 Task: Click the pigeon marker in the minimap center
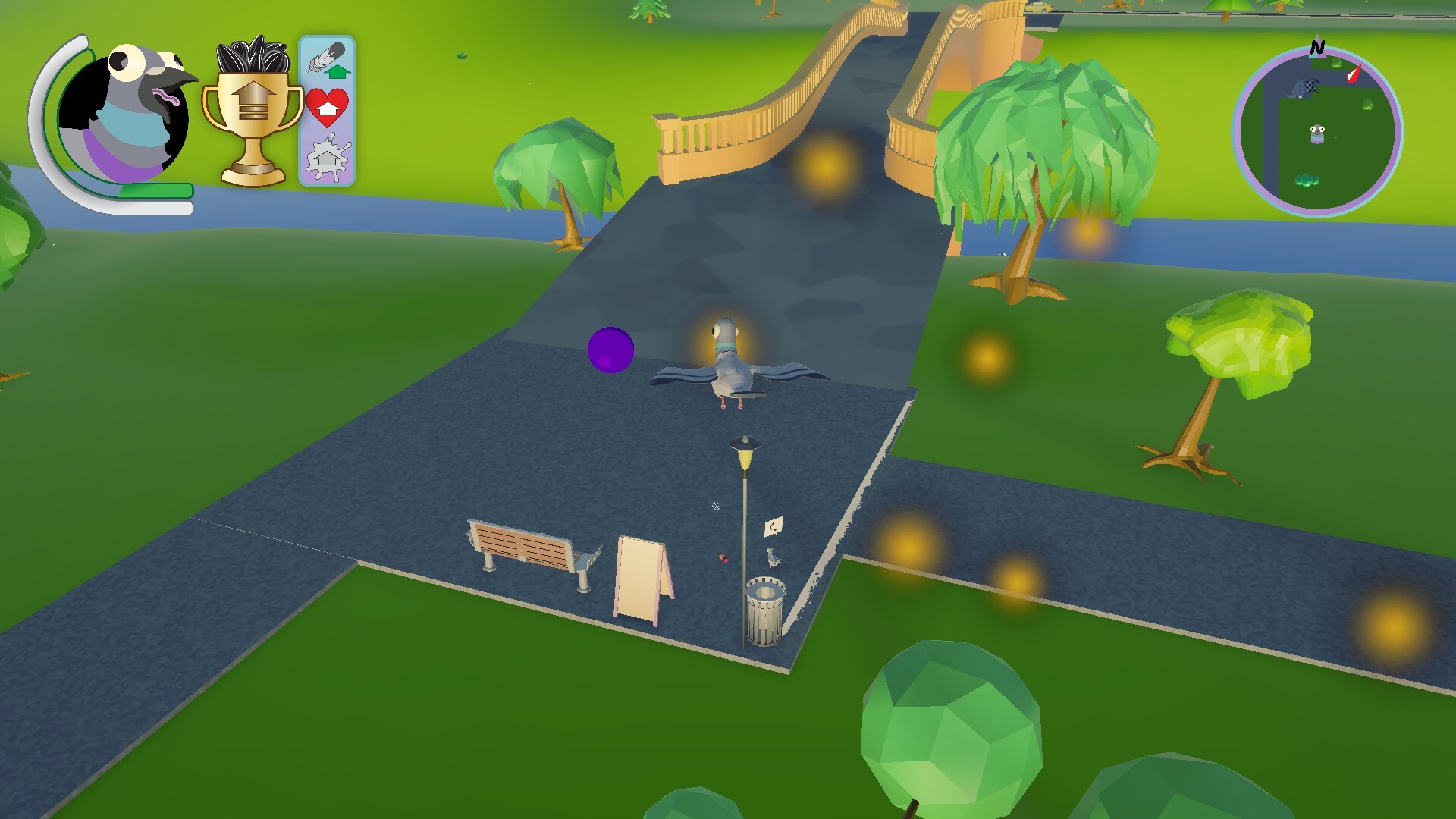(x=1317, y=133)
